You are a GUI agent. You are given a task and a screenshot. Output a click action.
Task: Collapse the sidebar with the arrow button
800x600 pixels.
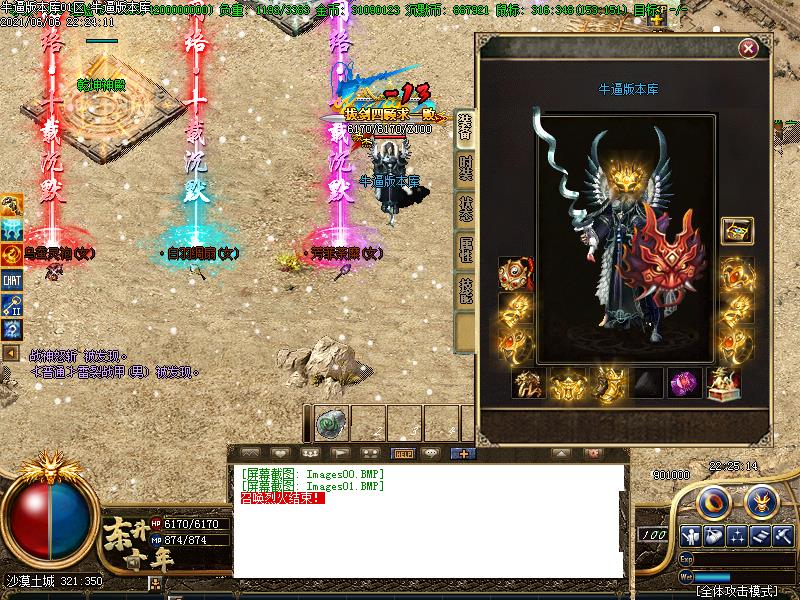tap(11, 354)
